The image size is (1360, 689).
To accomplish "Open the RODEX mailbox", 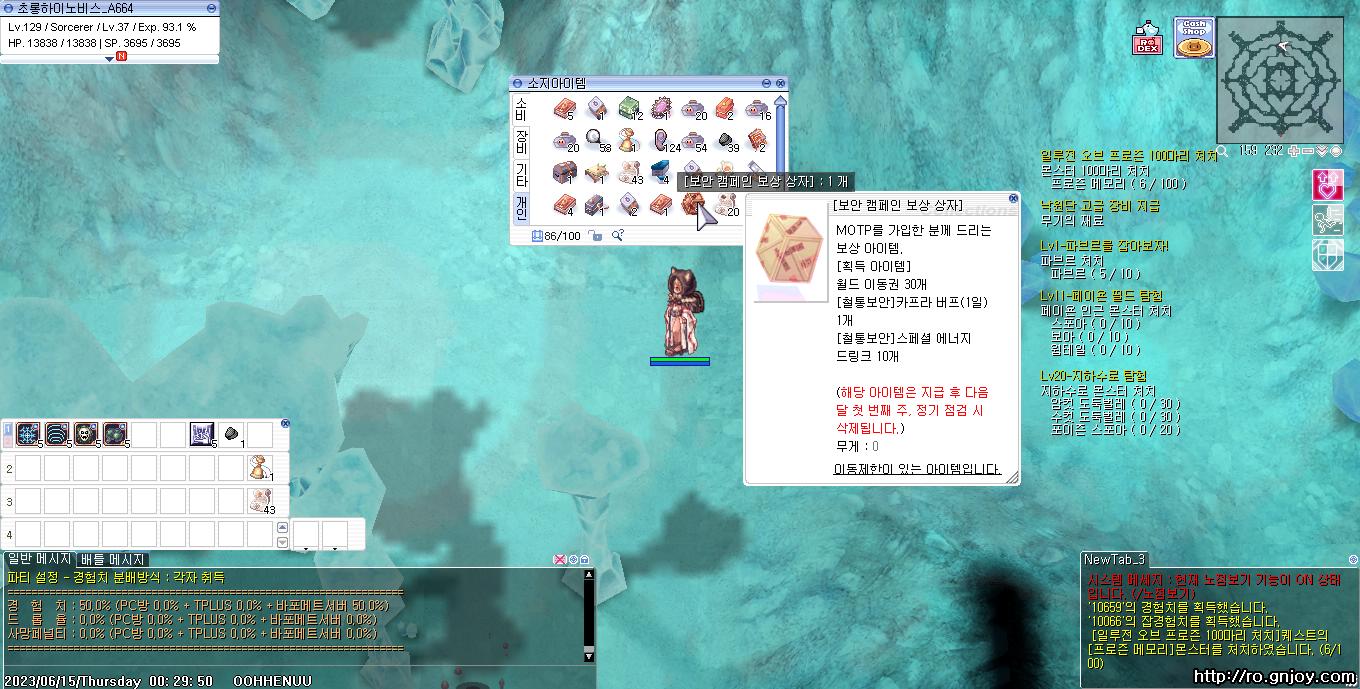I will (x=1147, y=40).
